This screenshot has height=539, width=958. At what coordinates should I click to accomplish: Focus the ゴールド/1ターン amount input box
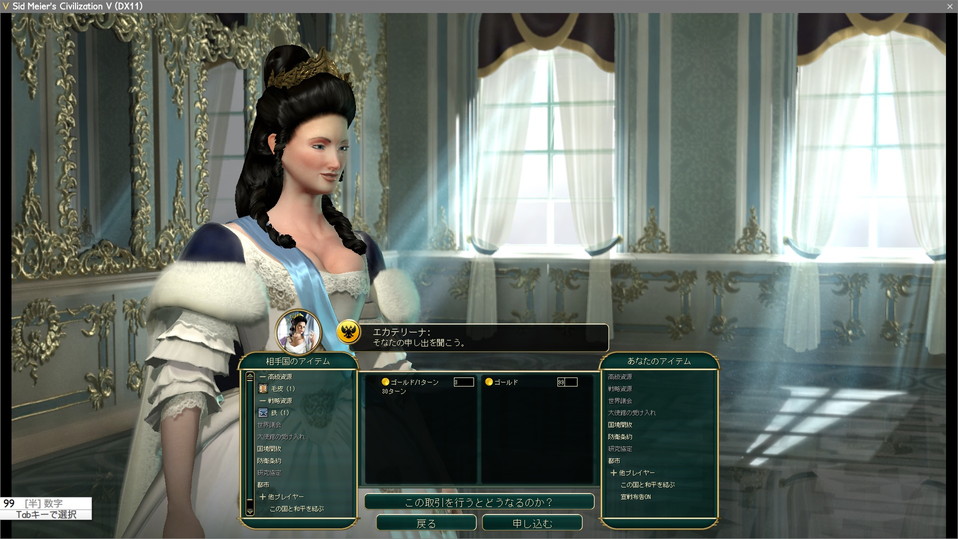coord(463,382)
